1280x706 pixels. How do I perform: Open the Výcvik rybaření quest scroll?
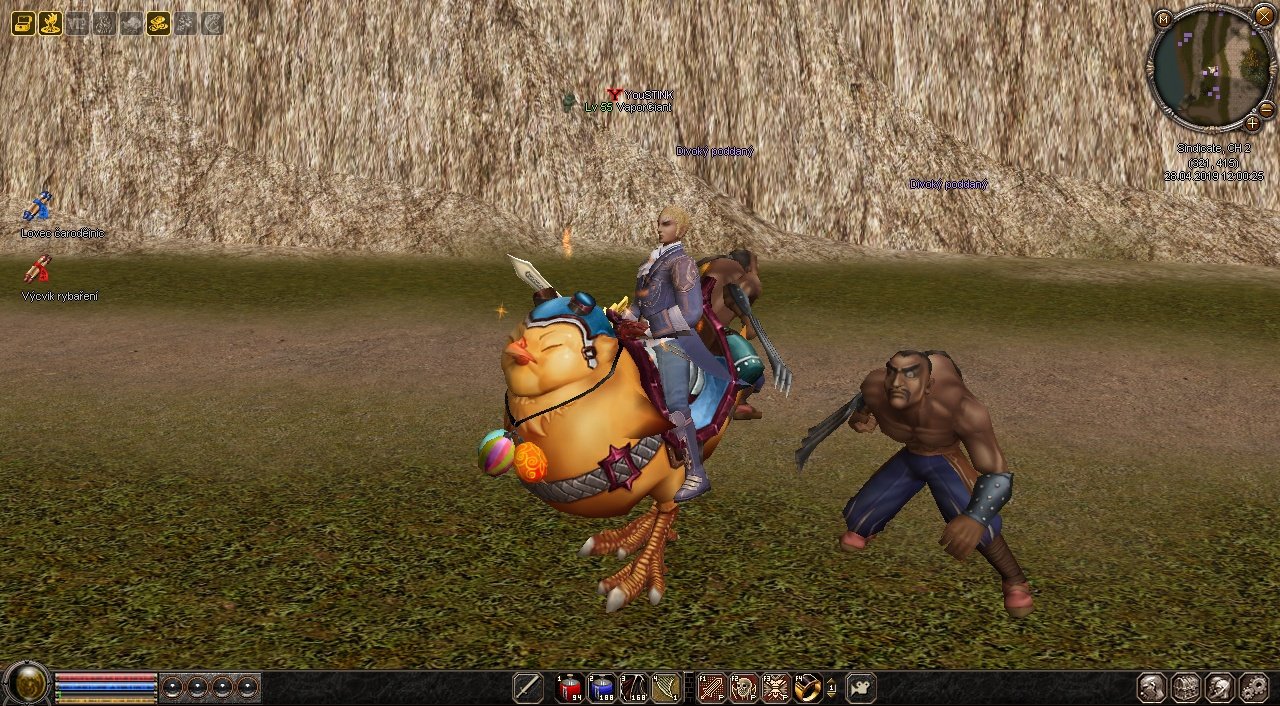point(37,269)
